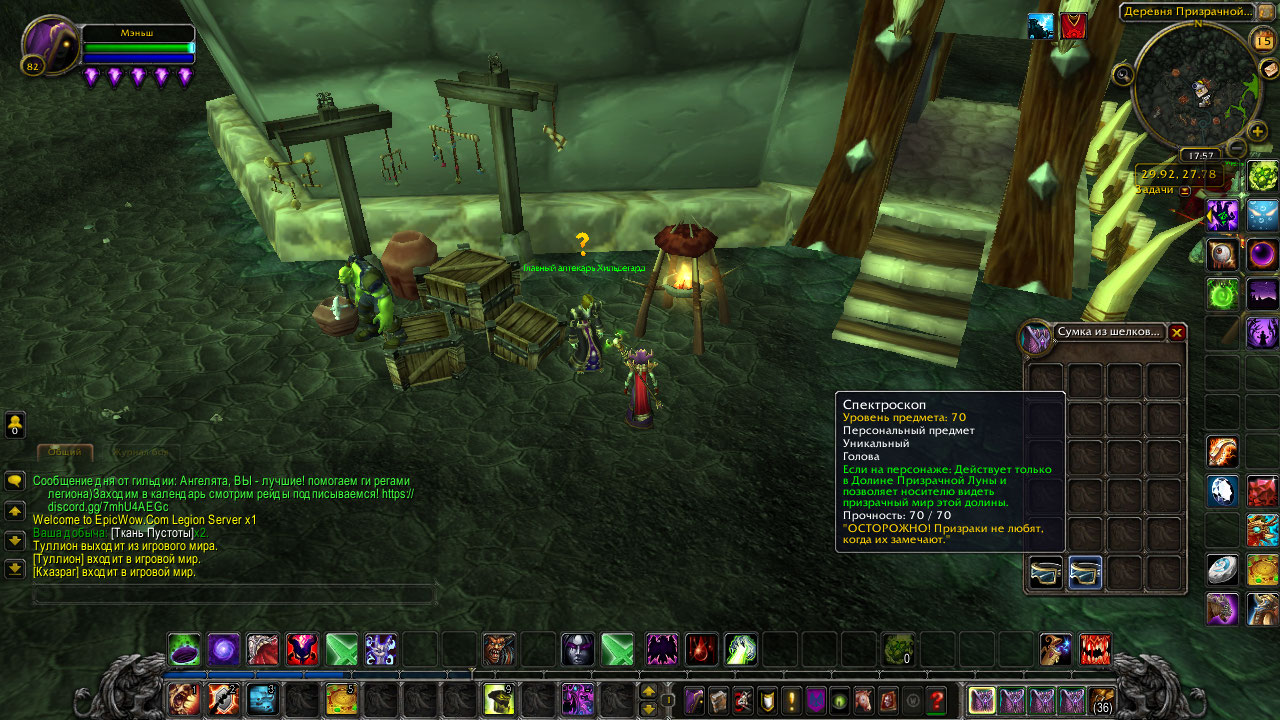Collapse the Задачи objectives tracker
The width and height of the screenshot is (1280, 720).
coord(1185,190)
